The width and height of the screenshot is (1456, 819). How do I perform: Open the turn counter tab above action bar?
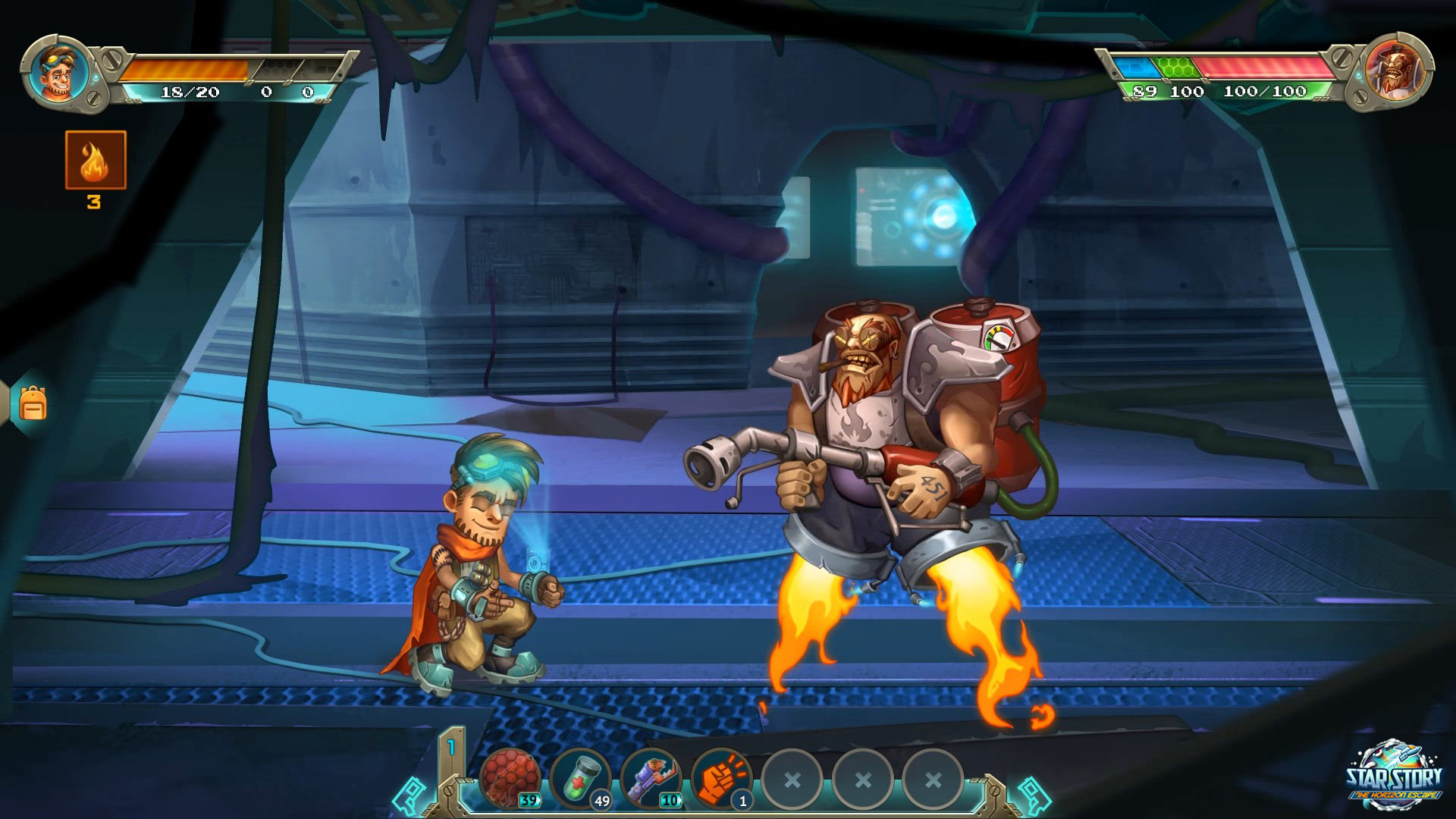click(450, 747)
